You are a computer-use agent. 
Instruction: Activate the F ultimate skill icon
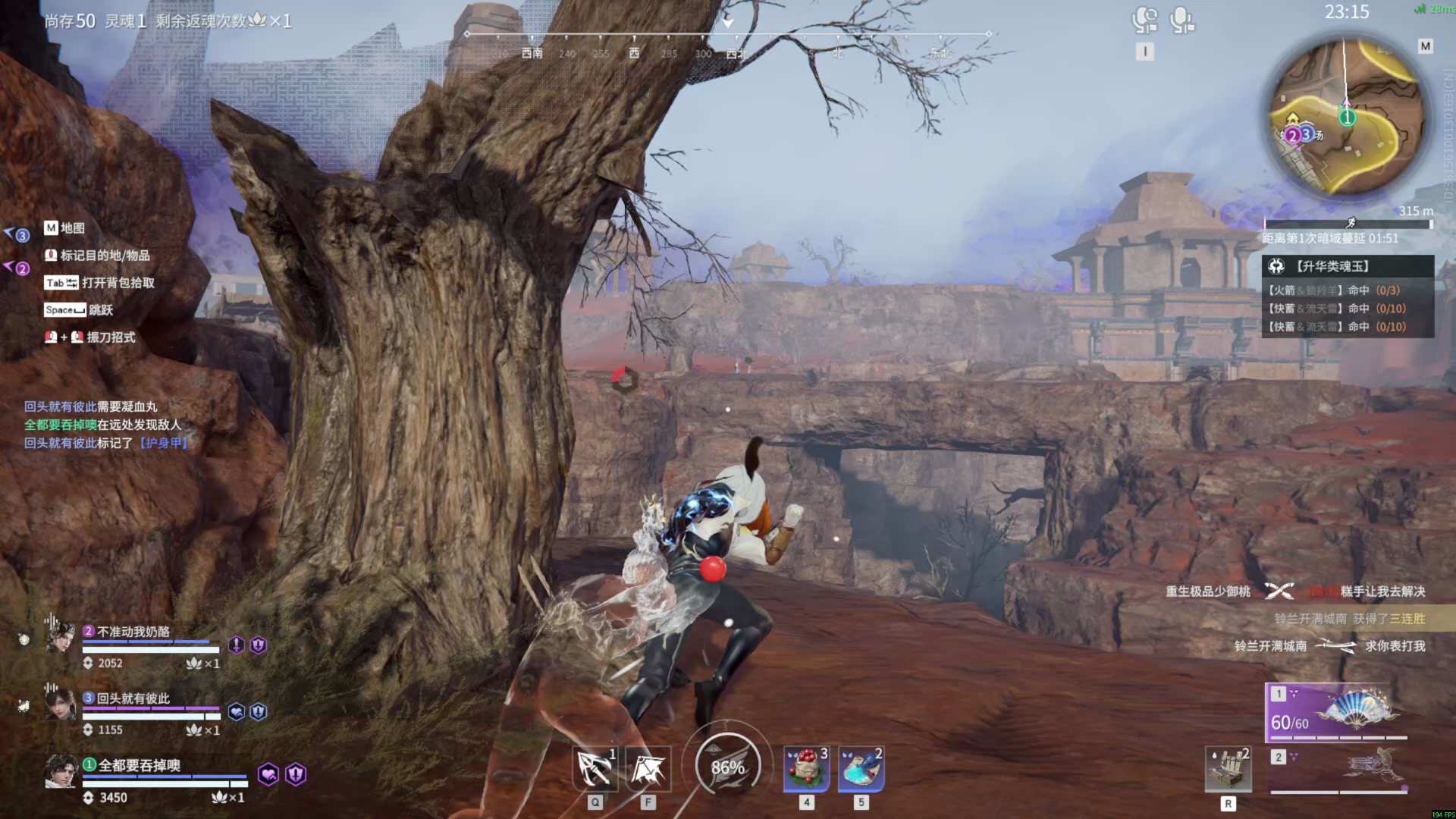click(x=648, y=768)
